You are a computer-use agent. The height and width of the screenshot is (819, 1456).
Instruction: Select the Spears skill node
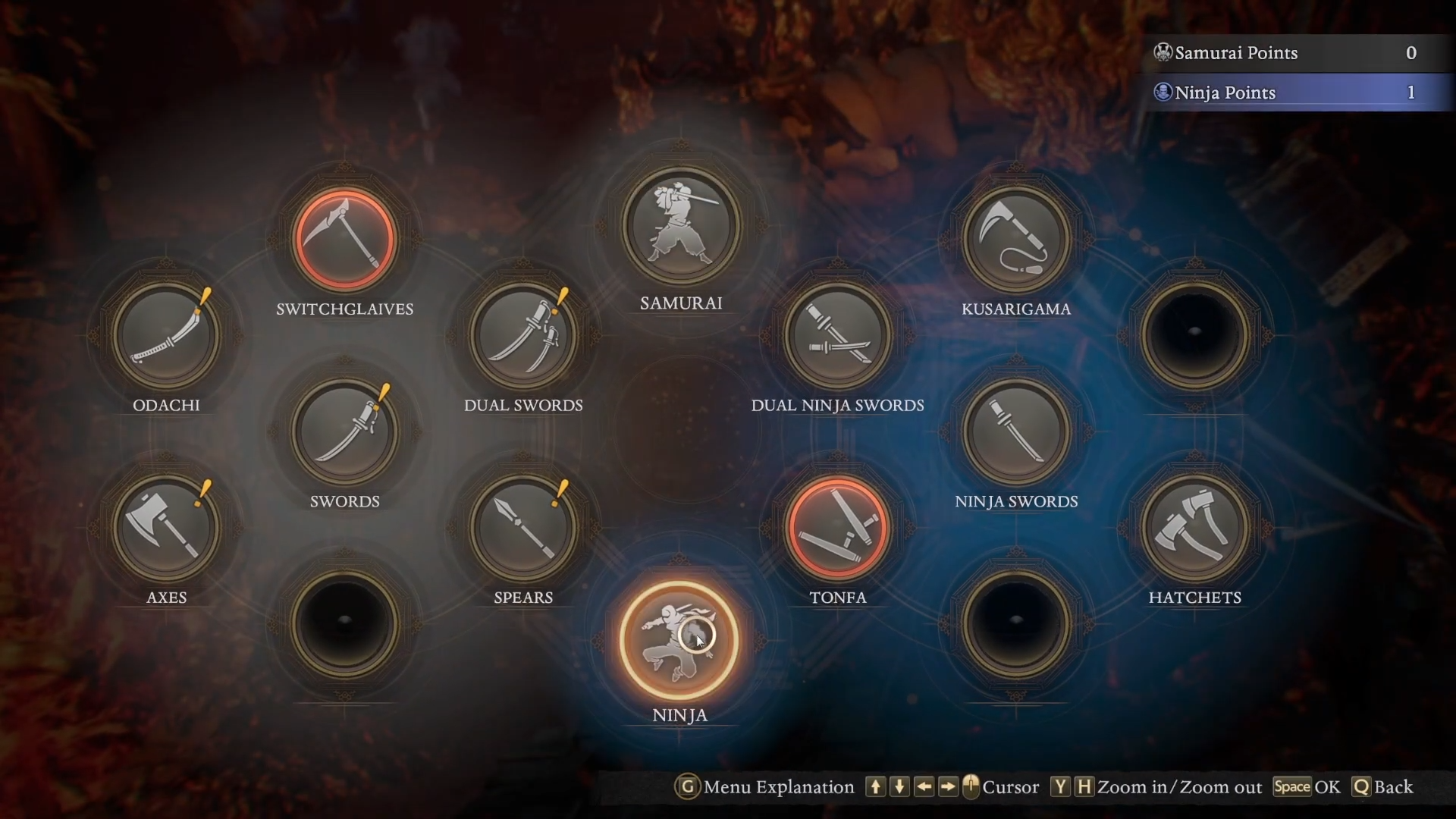coord(523,528)
